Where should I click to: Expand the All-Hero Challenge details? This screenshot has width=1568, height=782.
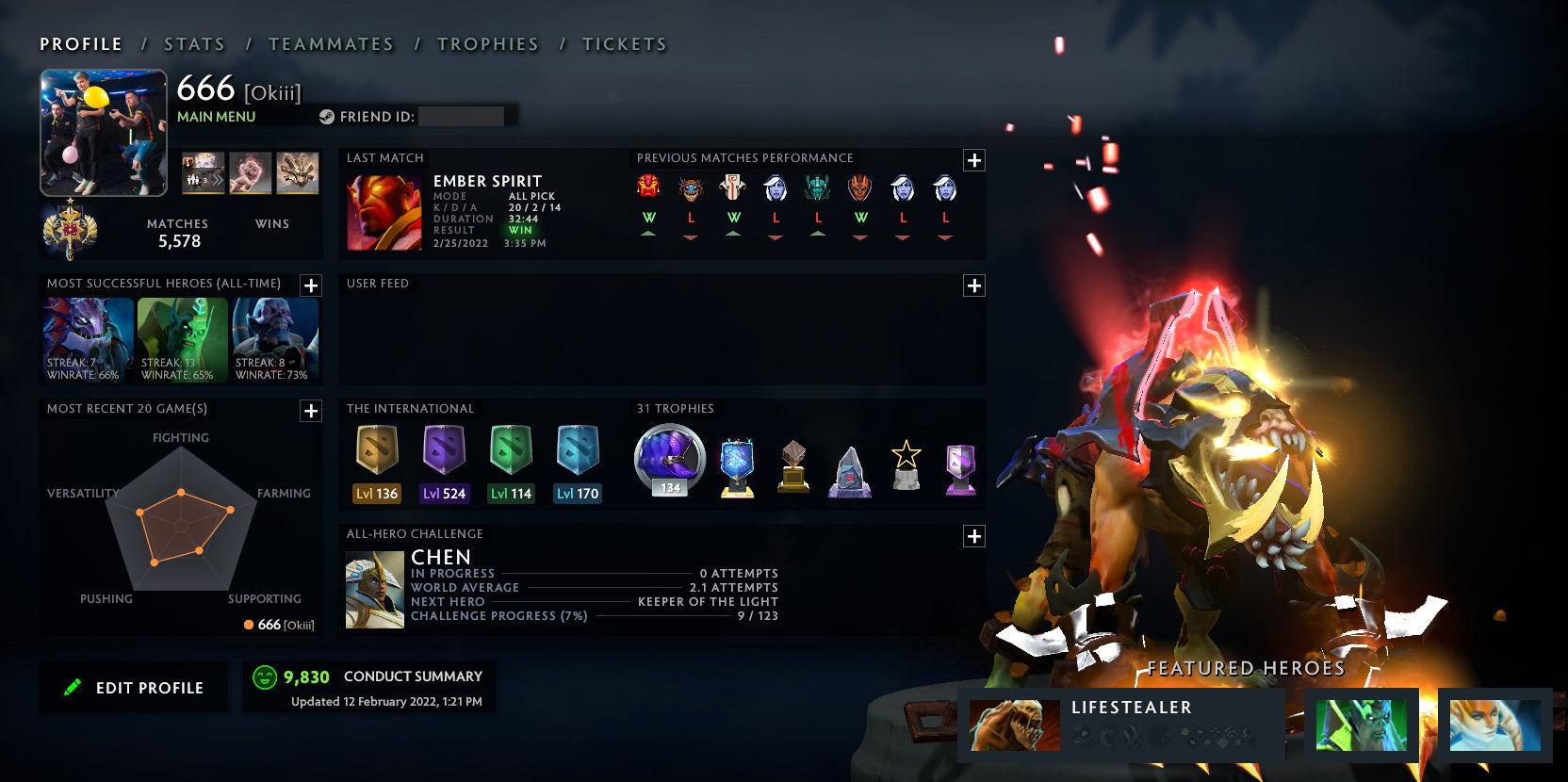coord(973,536)
